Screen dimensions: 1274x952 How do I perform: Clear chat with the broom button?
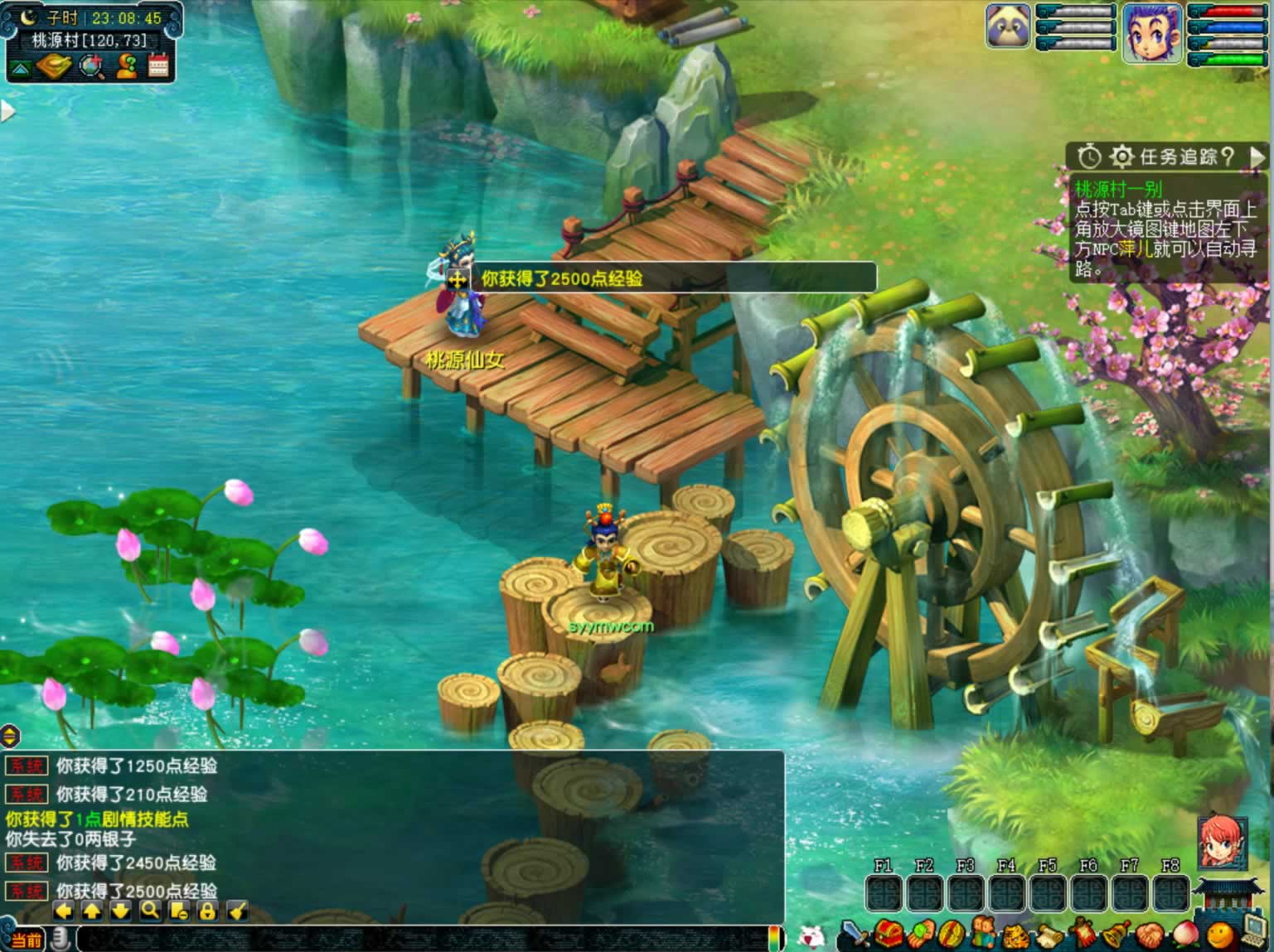[237, 911]
